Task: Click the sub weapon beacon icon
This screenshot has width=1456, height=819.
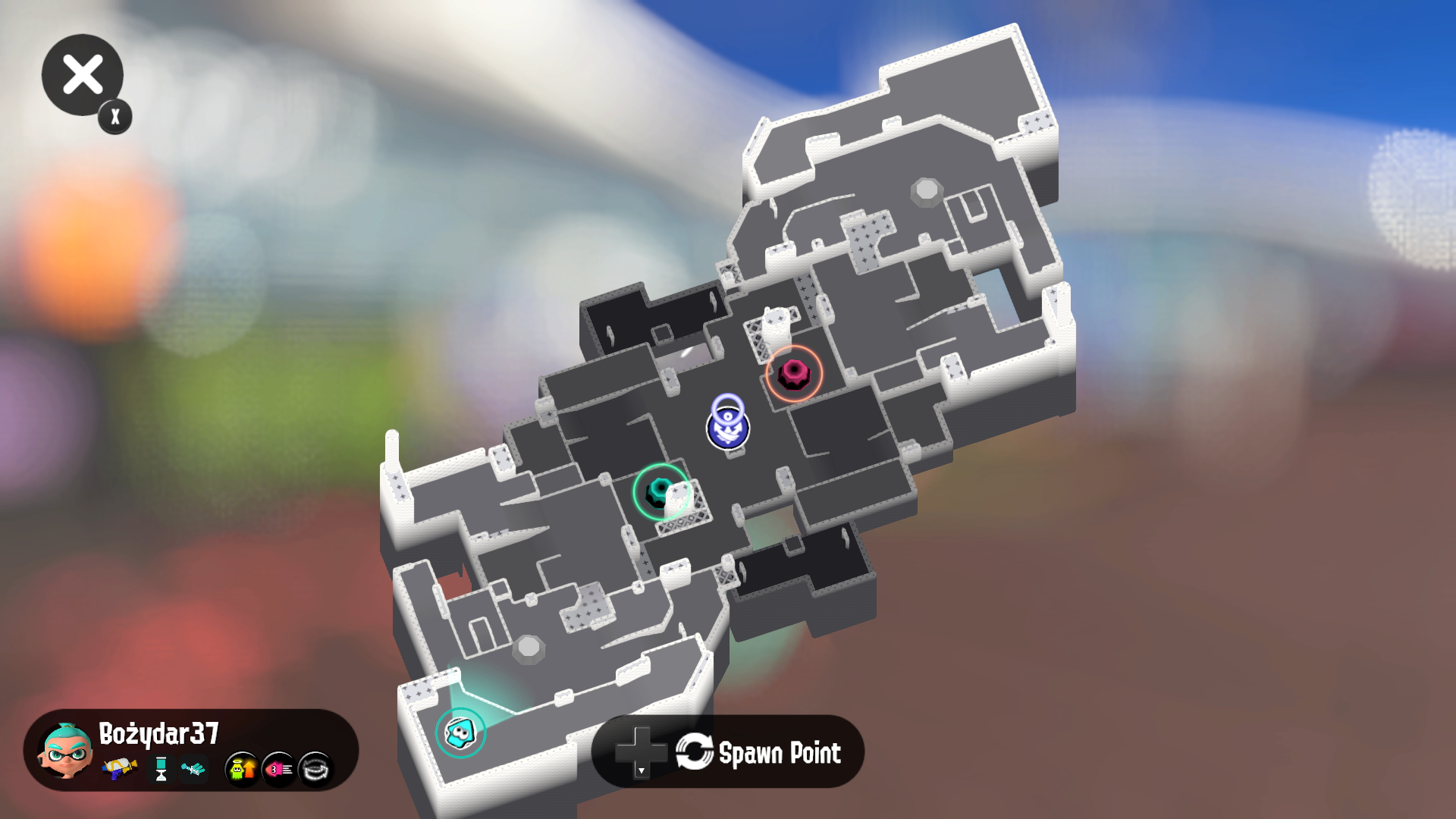Action: [x=159, y=770]
